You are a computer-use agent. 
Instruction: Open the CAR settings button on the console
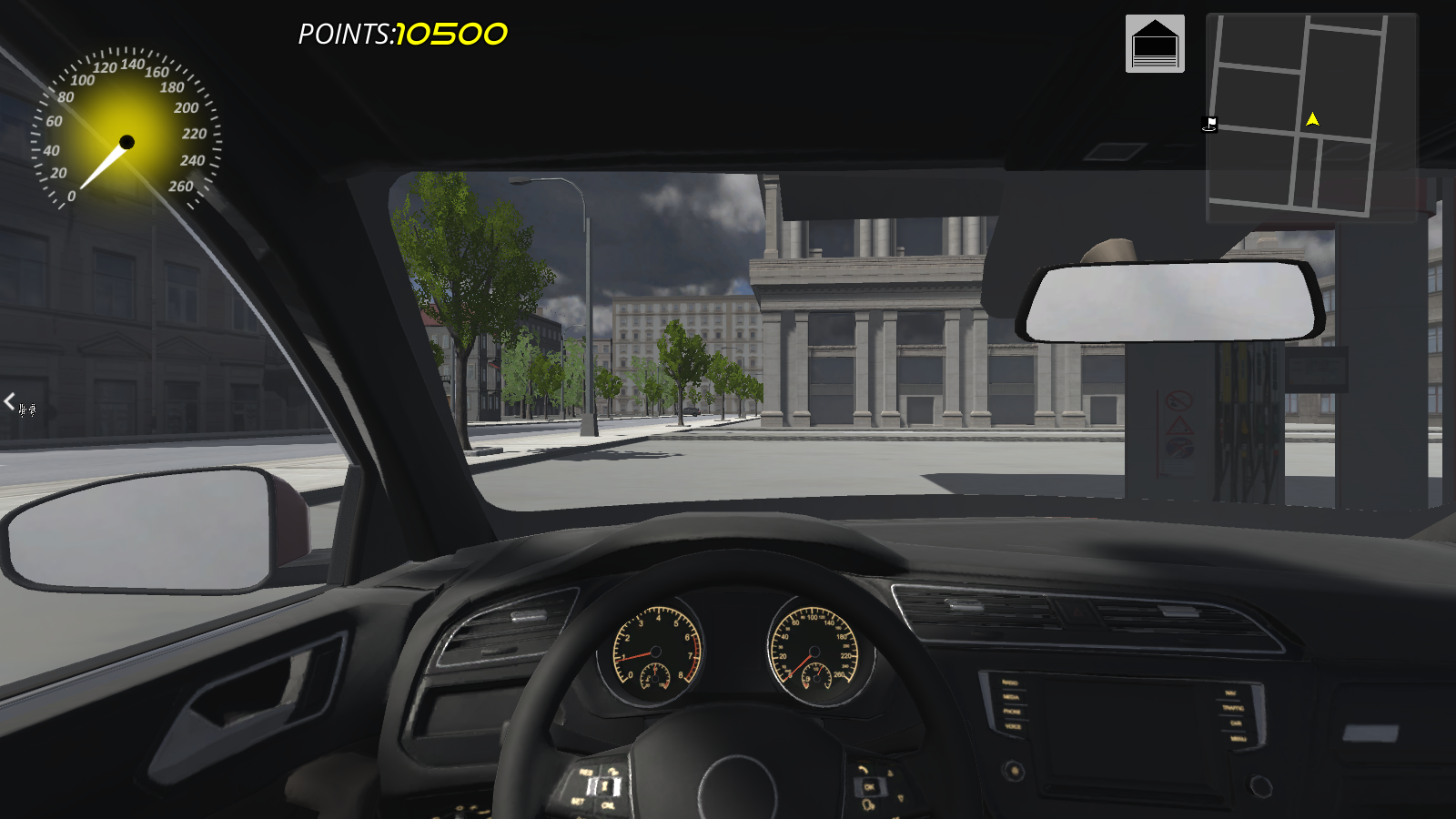click(x=1236, y=723)
